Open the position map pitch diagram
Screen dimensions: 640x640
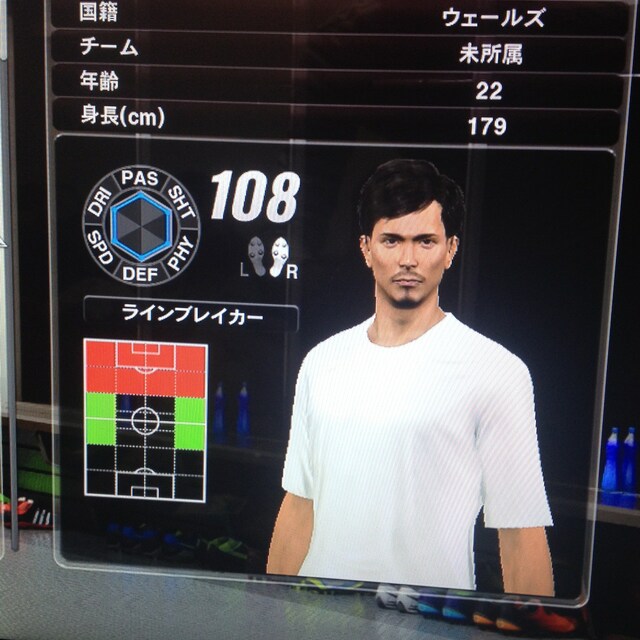click(145, 420)
